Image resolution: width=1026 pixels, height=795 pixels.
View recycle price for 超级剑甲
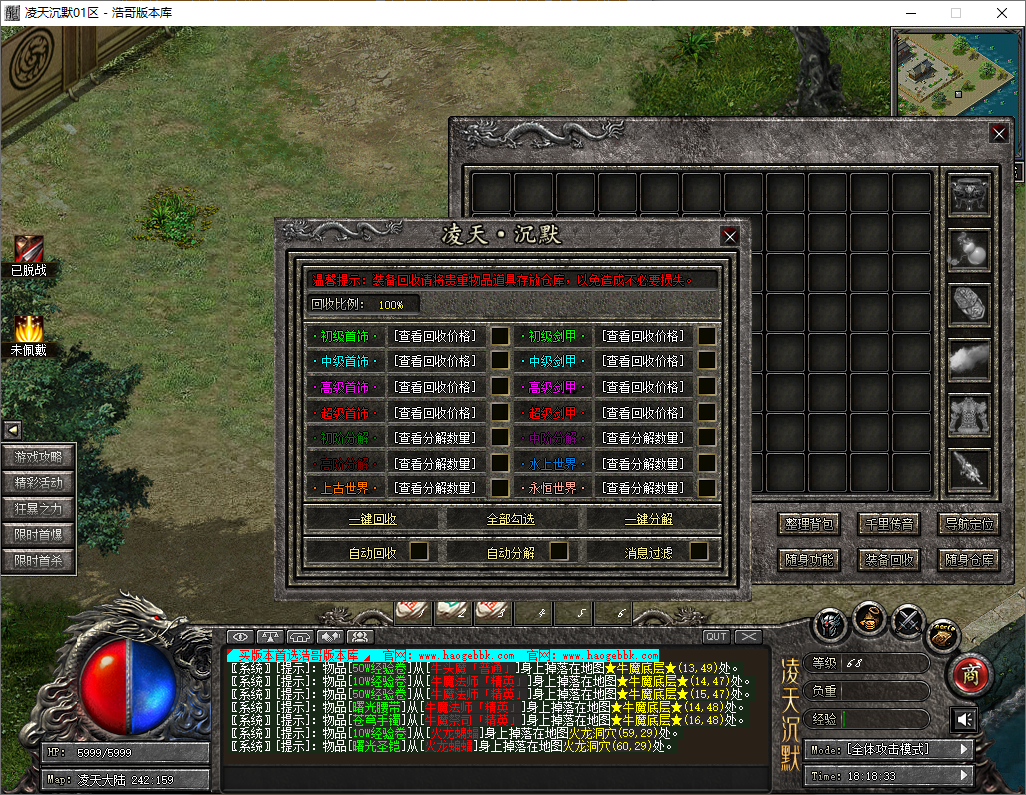(x=644, y=412)
